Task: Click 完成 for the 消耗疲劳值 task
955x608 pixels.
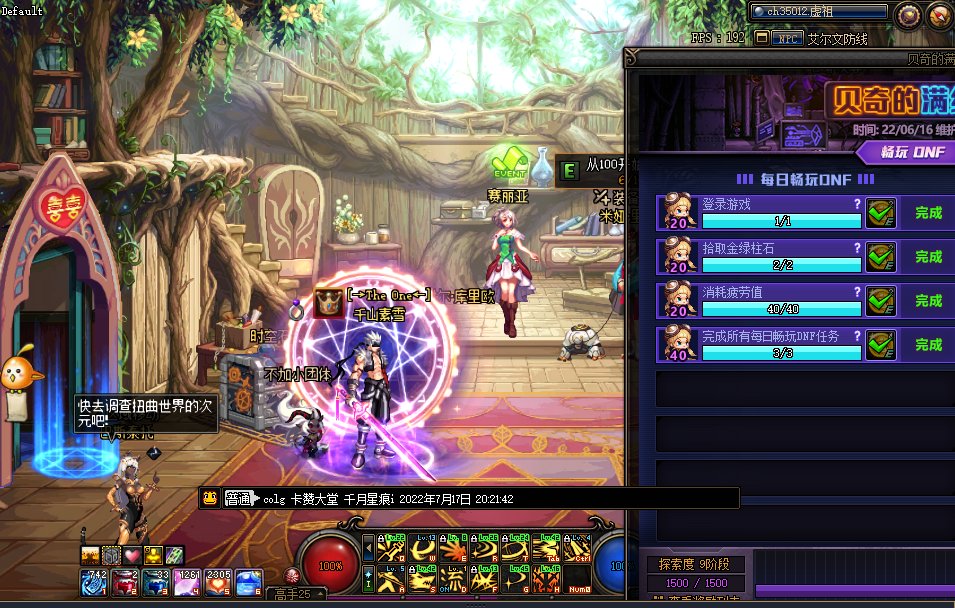Action: point(928,300)
